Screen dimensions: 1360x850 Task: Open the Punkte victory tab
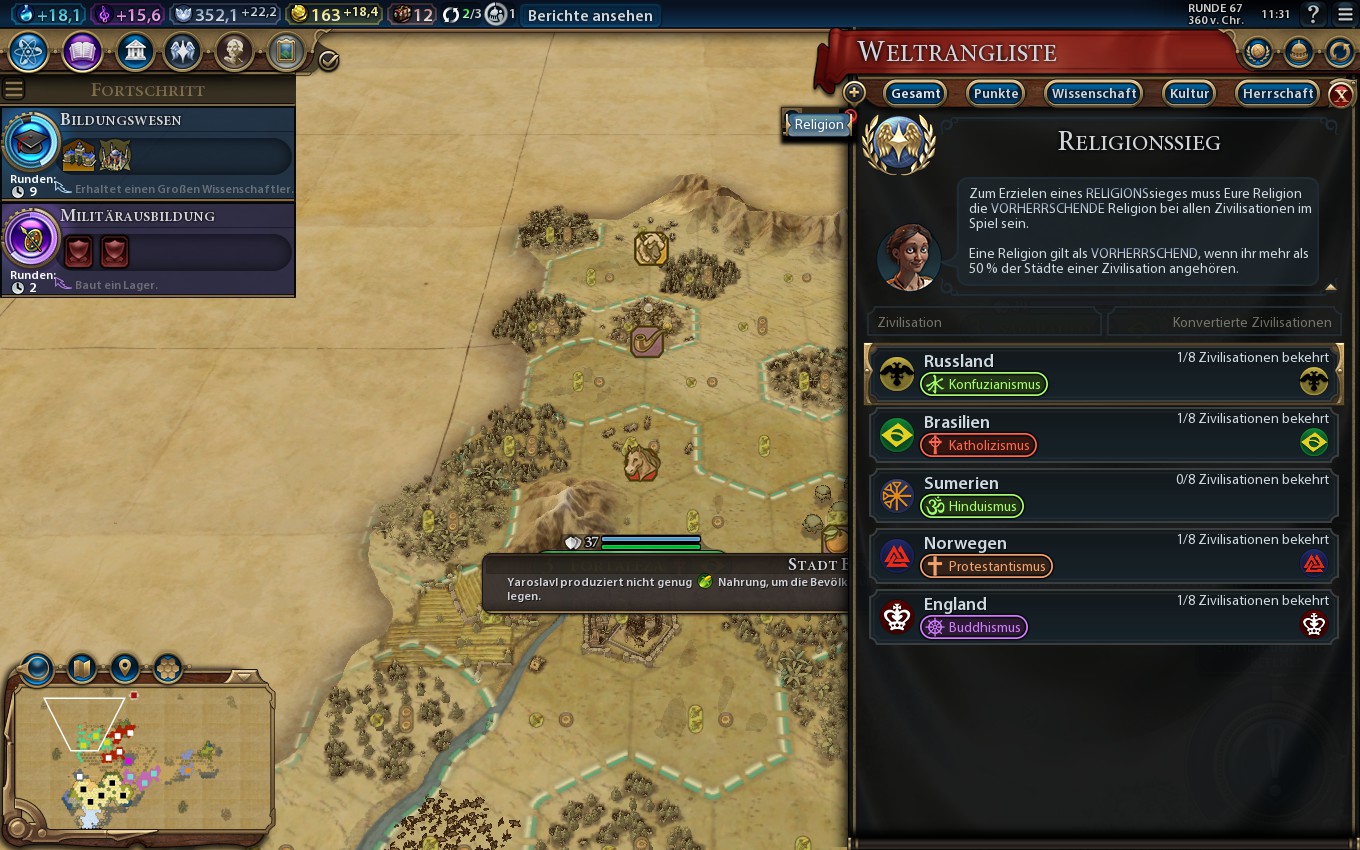point(995,93)
